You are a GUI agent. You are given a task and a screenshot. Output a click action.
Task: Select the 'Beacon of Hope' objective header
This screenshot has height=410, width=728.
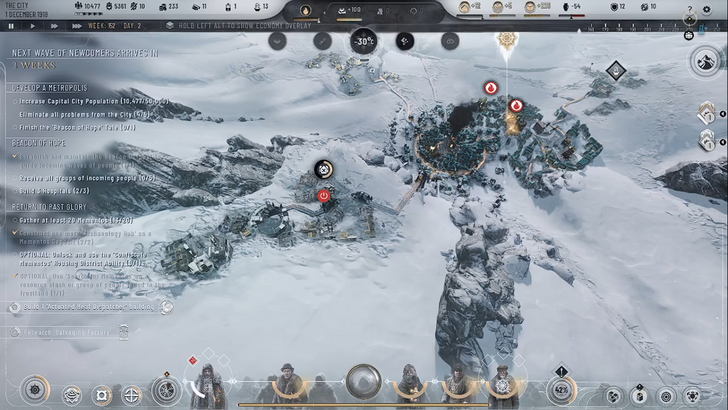click(39, 143)
